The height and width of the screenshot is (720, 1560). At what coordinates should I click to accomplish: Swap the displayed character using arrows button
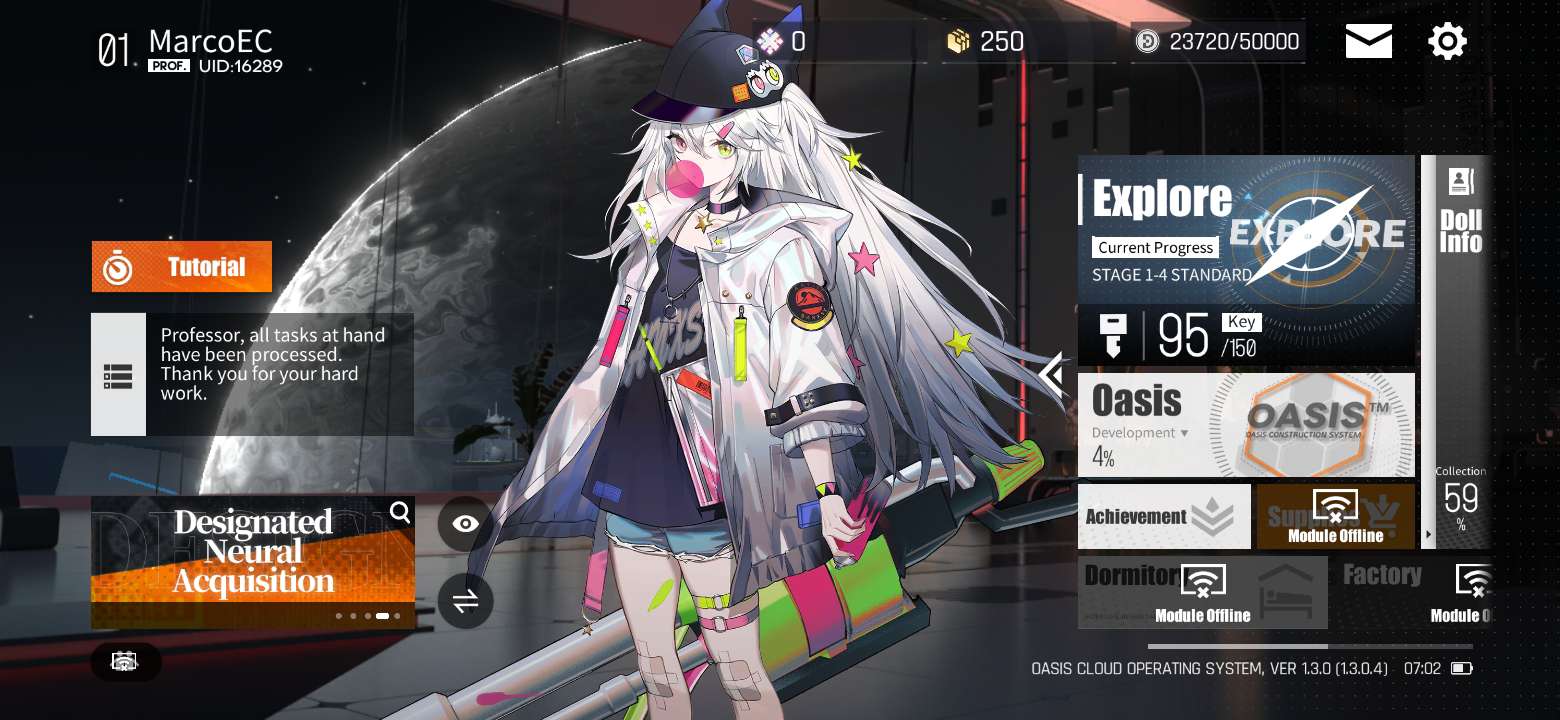pos(465,601)
